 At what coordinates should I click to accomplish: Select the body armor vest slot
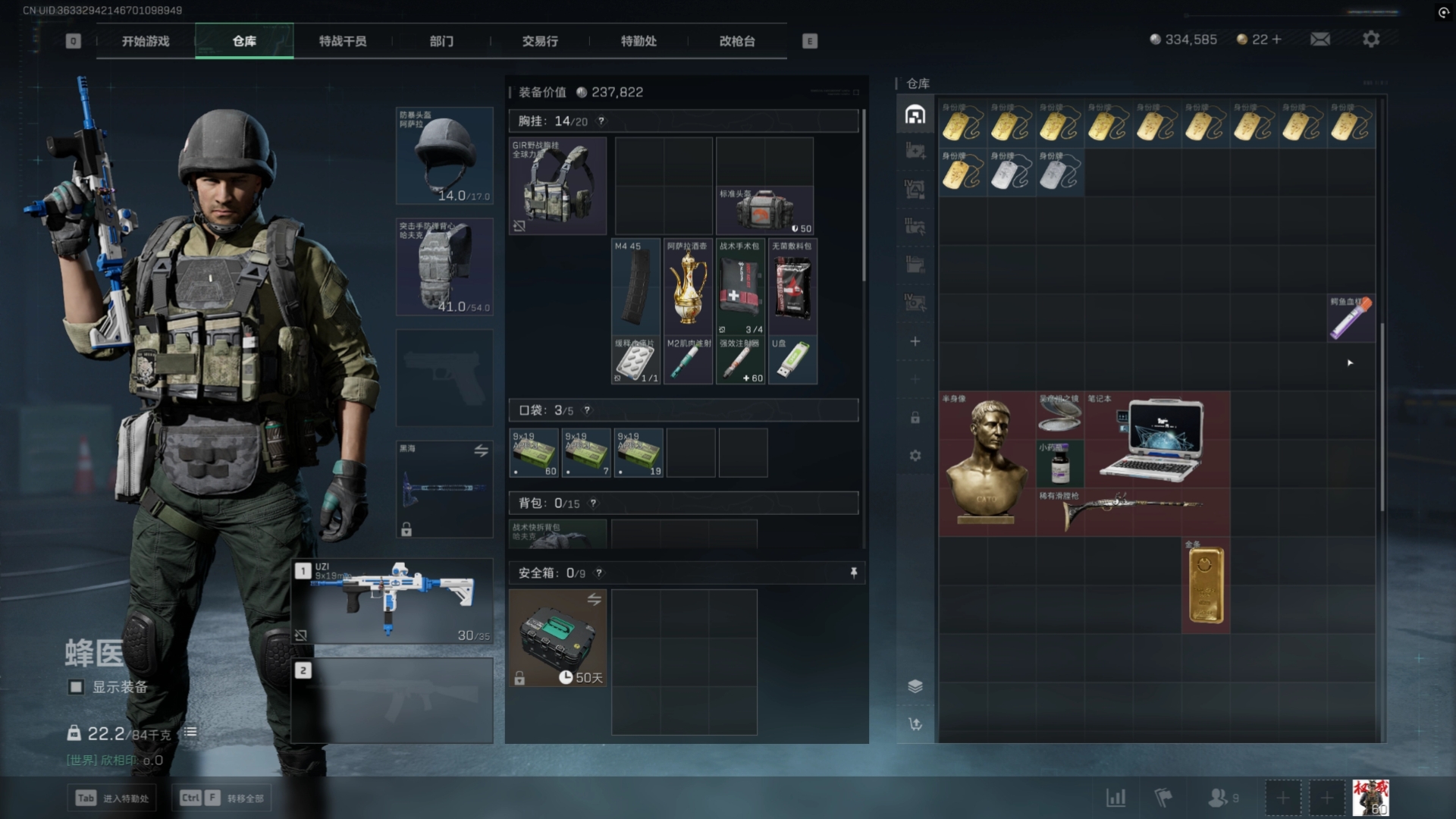click(x=444, y=267)
